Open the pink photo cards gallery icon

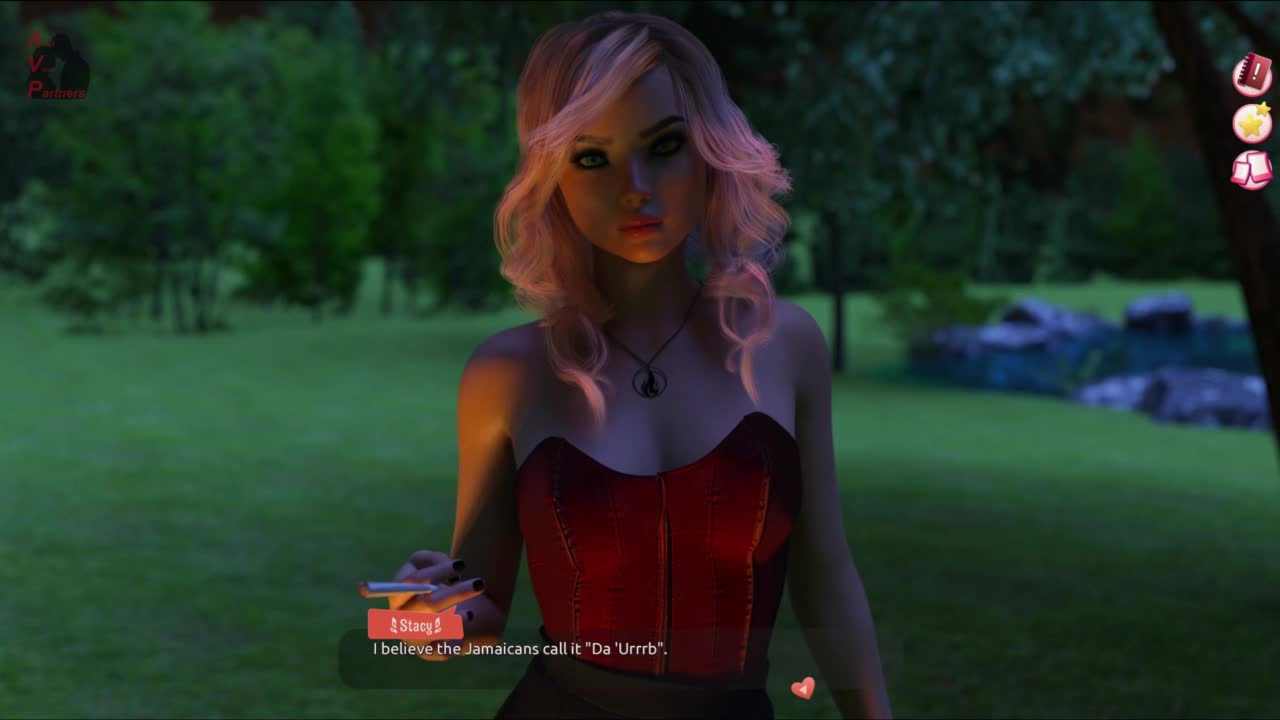[1251, 170]
